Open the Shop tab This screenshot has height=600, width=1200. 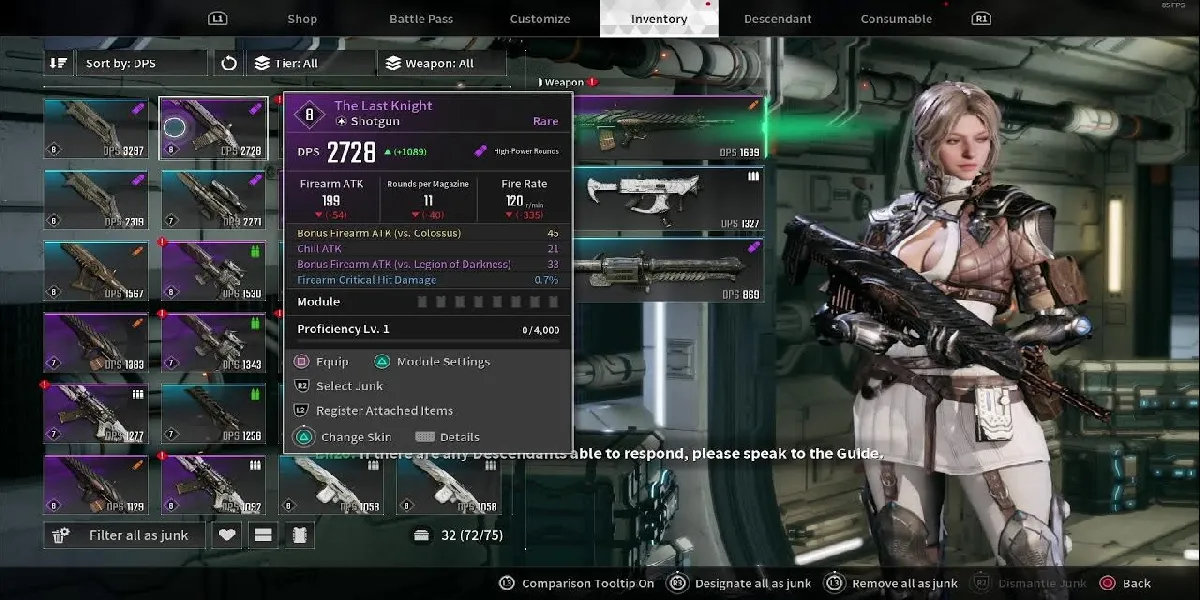click(302, 19)
